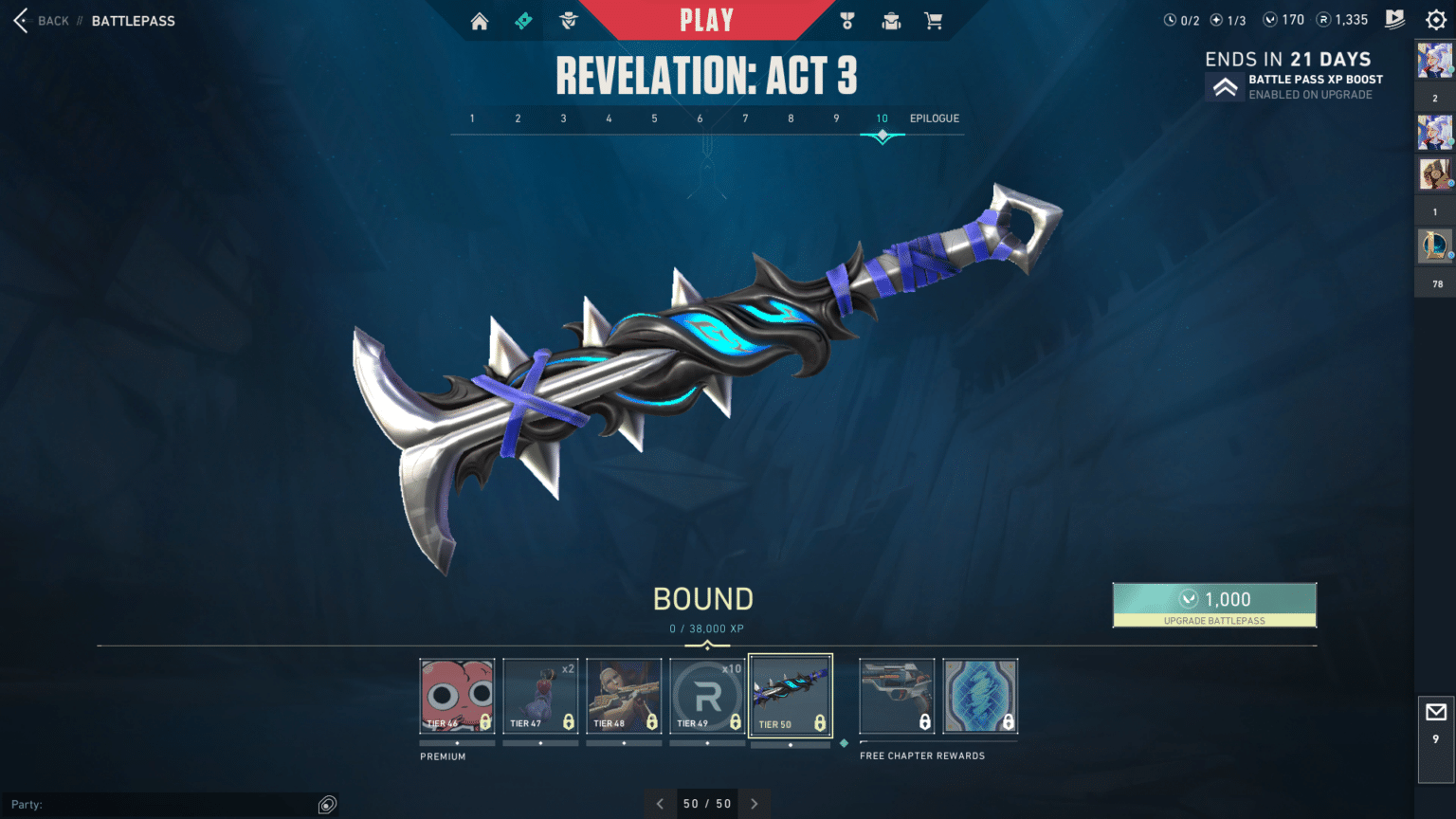This screenshot has width=1456, height=819.
Task: Select the Battlepass ticket icon
Action: [x=522, y=19]
